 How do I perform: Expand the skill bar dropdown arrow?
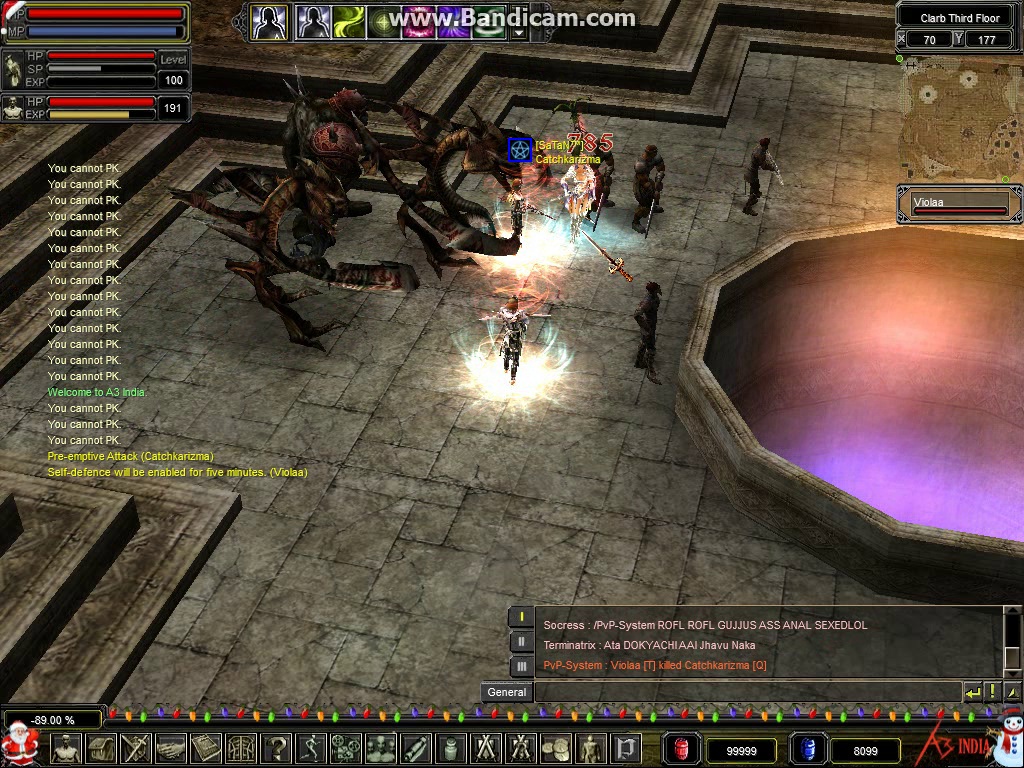(x=518, y=32)
